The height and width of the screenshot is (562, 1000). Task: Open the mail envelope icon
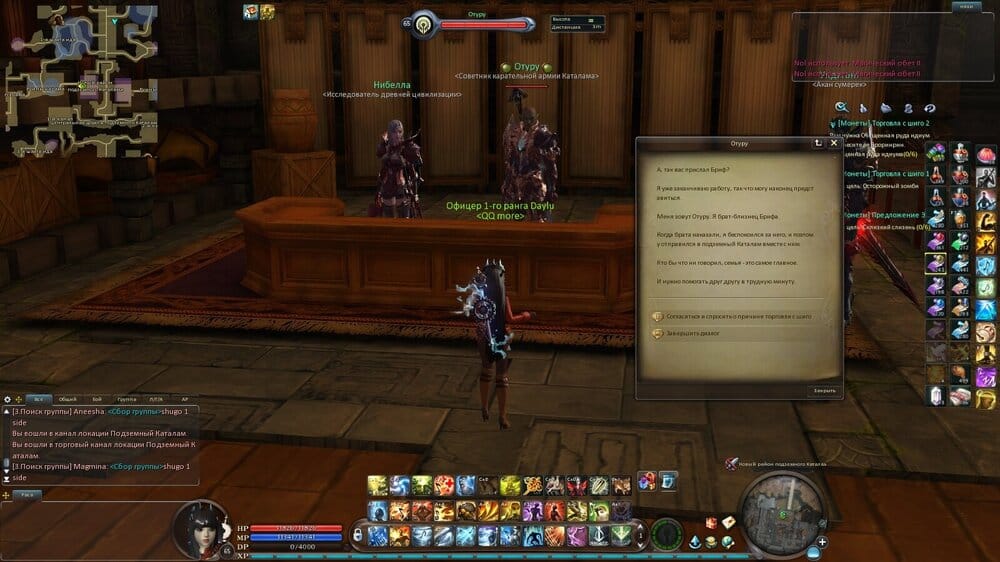point(728,523)
